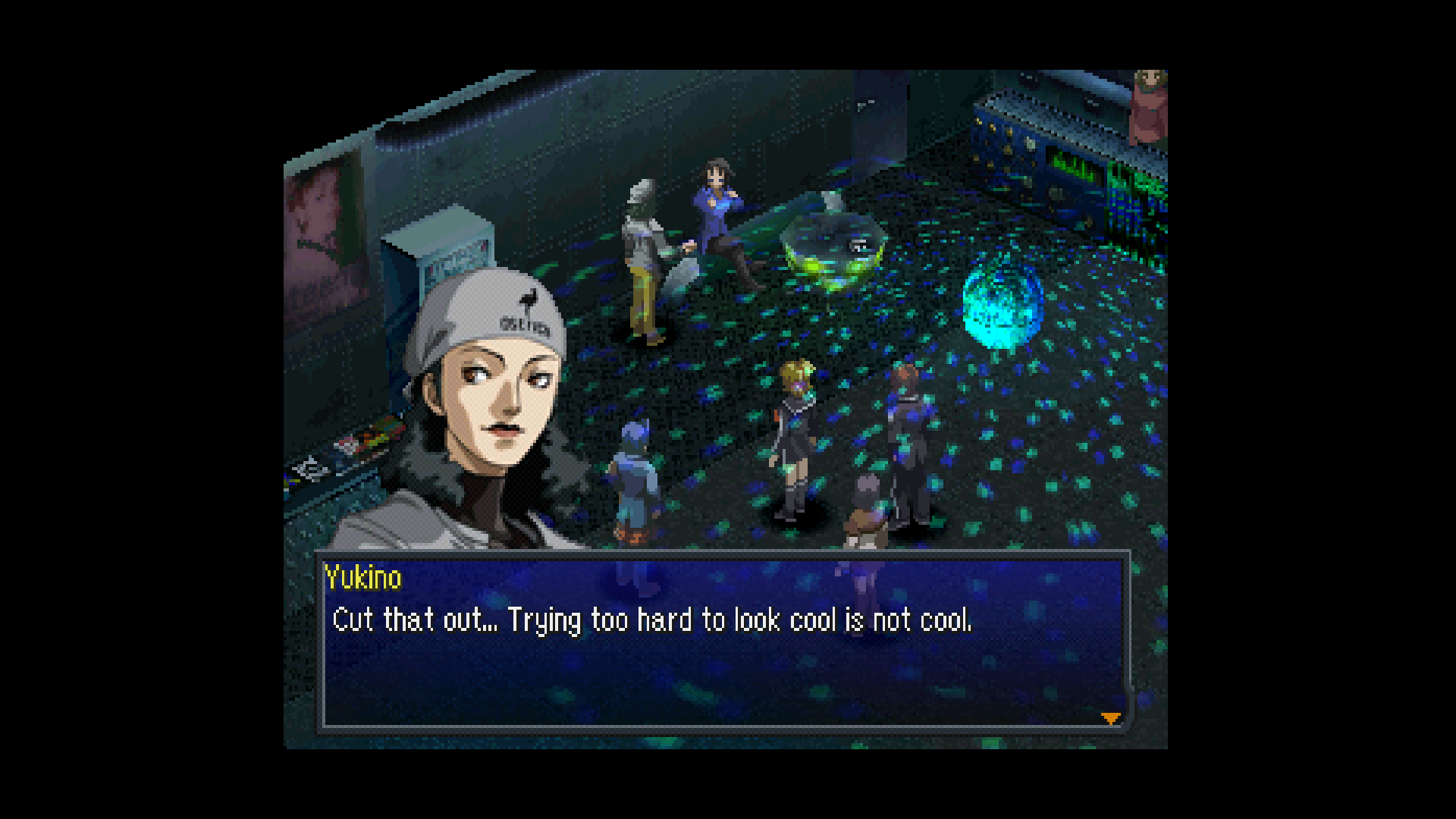1456x819 pixels.
Task: Click the orange dialogue advance arrow
Action: [x=1110, y=717]
